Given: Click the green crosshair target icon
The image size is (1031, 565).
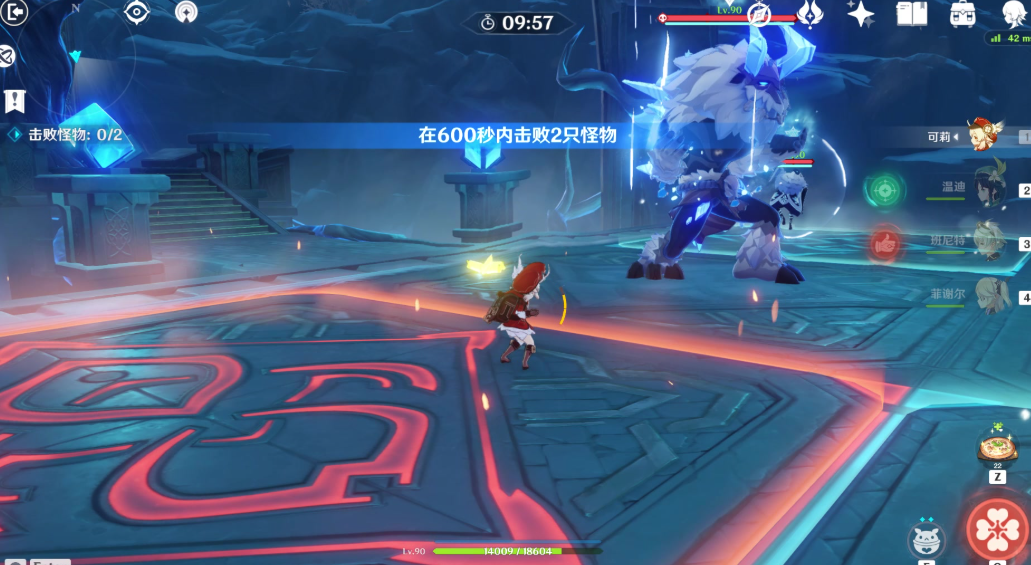Looking at the screenshot, I should coord(884,188).
